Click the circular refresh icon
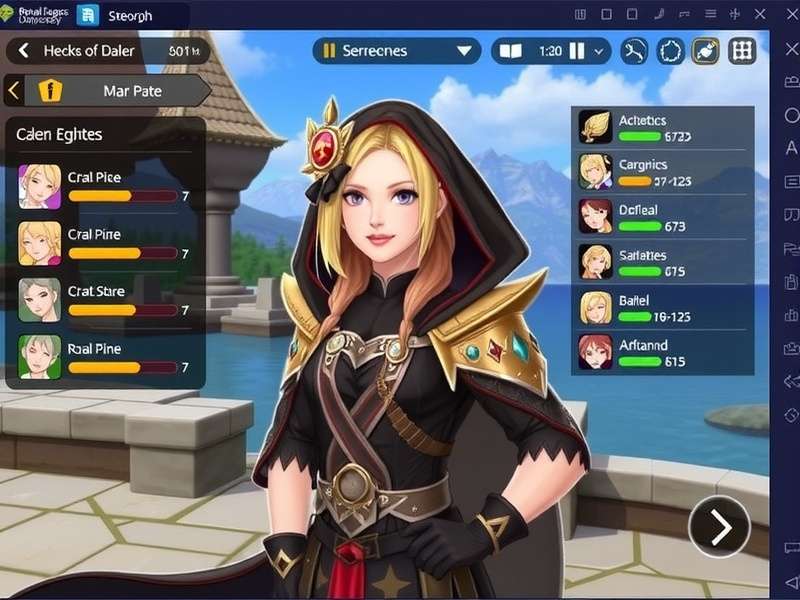 [671, 51]
